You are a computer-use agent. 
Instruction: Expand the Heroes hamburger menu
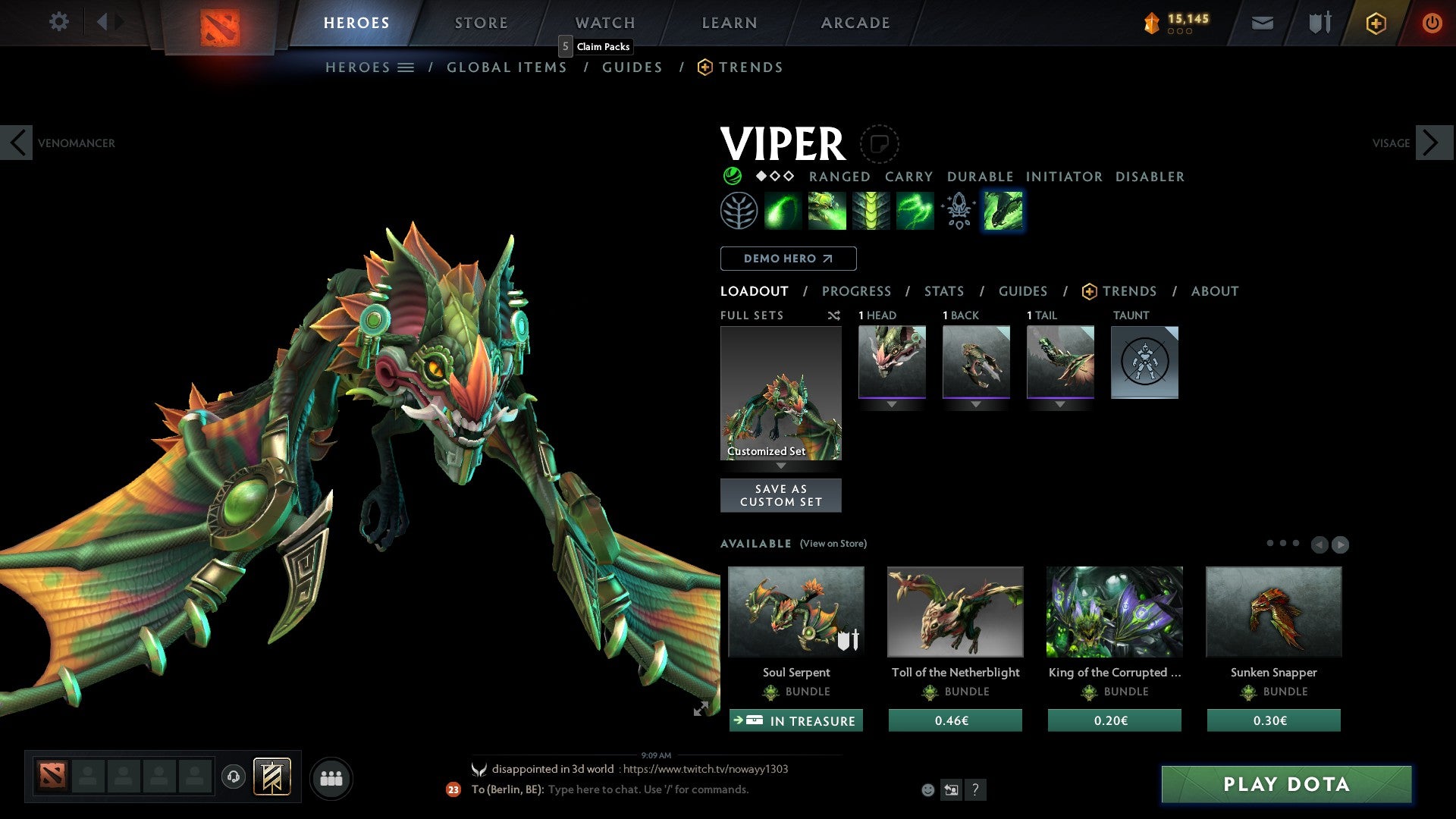point(406,67)
